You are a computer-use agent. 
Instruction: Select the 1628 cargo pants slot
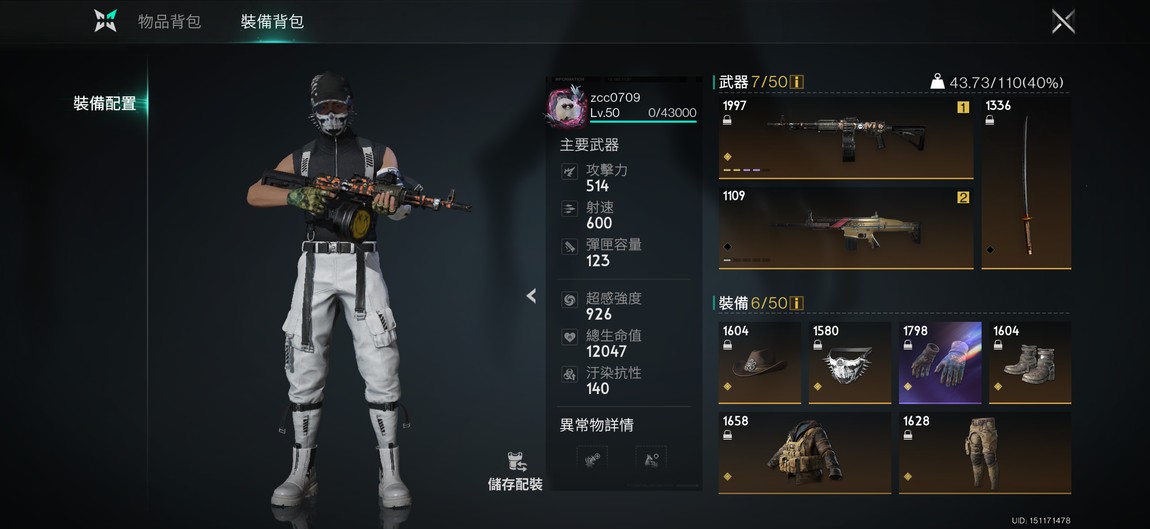click(x=984, y=453)
